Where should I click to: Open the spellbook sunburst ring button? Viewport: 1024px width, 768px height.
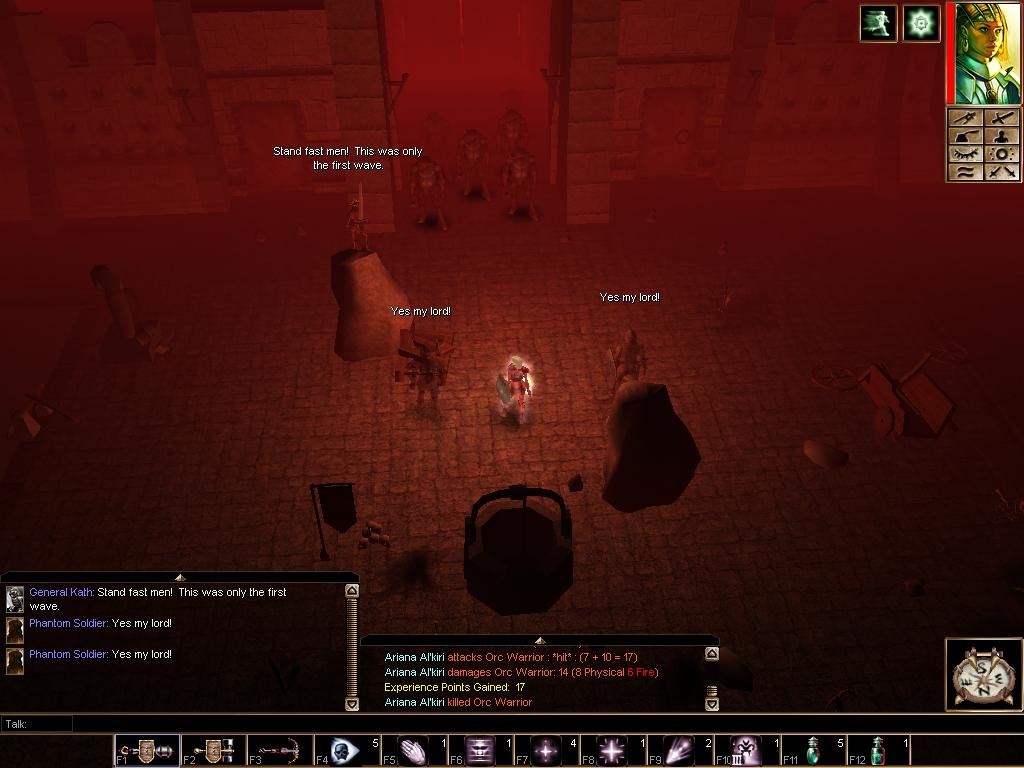(1002, 154)
